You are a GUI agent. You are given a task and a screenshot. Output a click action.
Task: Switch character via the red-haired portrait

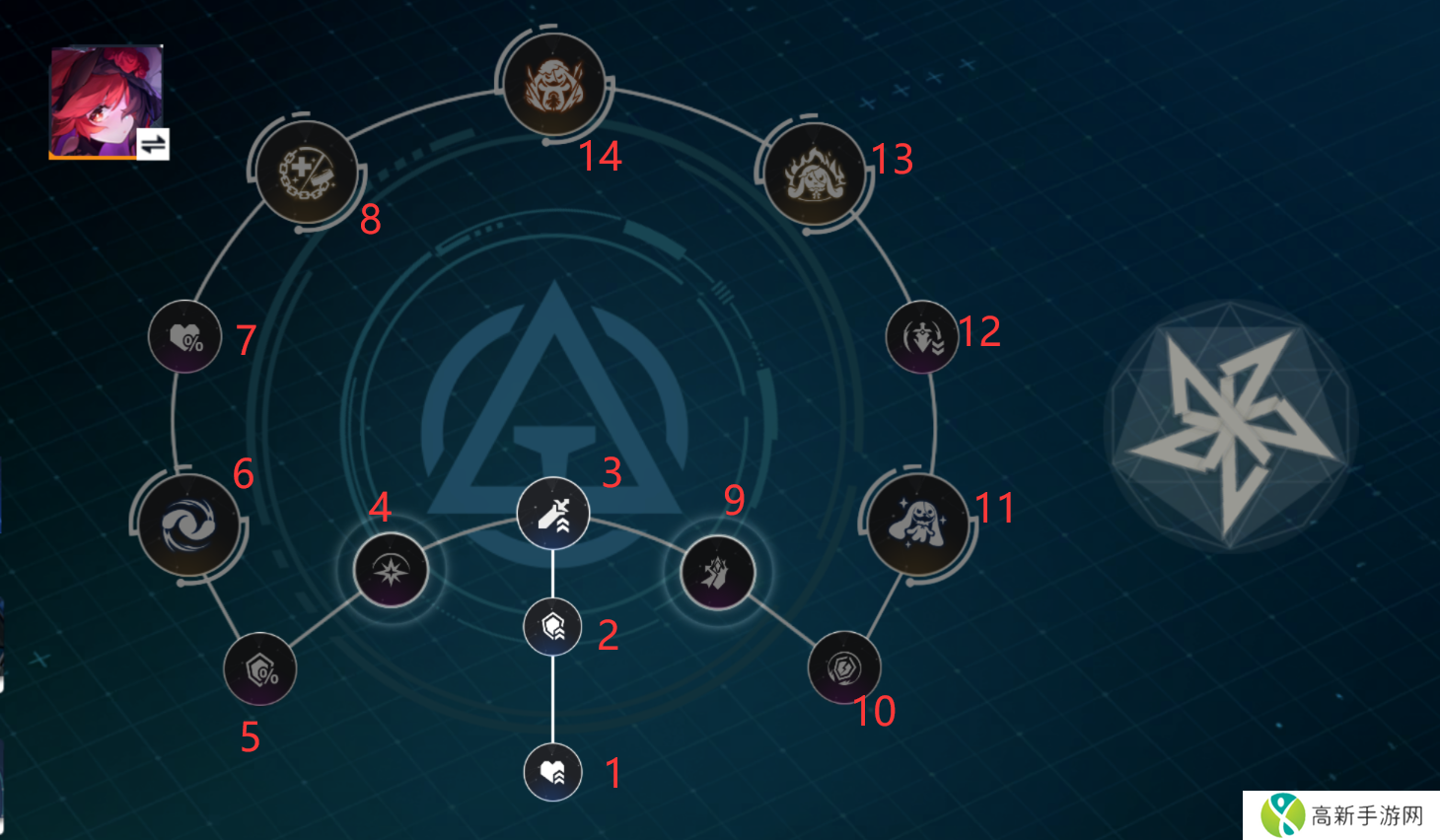107,101
